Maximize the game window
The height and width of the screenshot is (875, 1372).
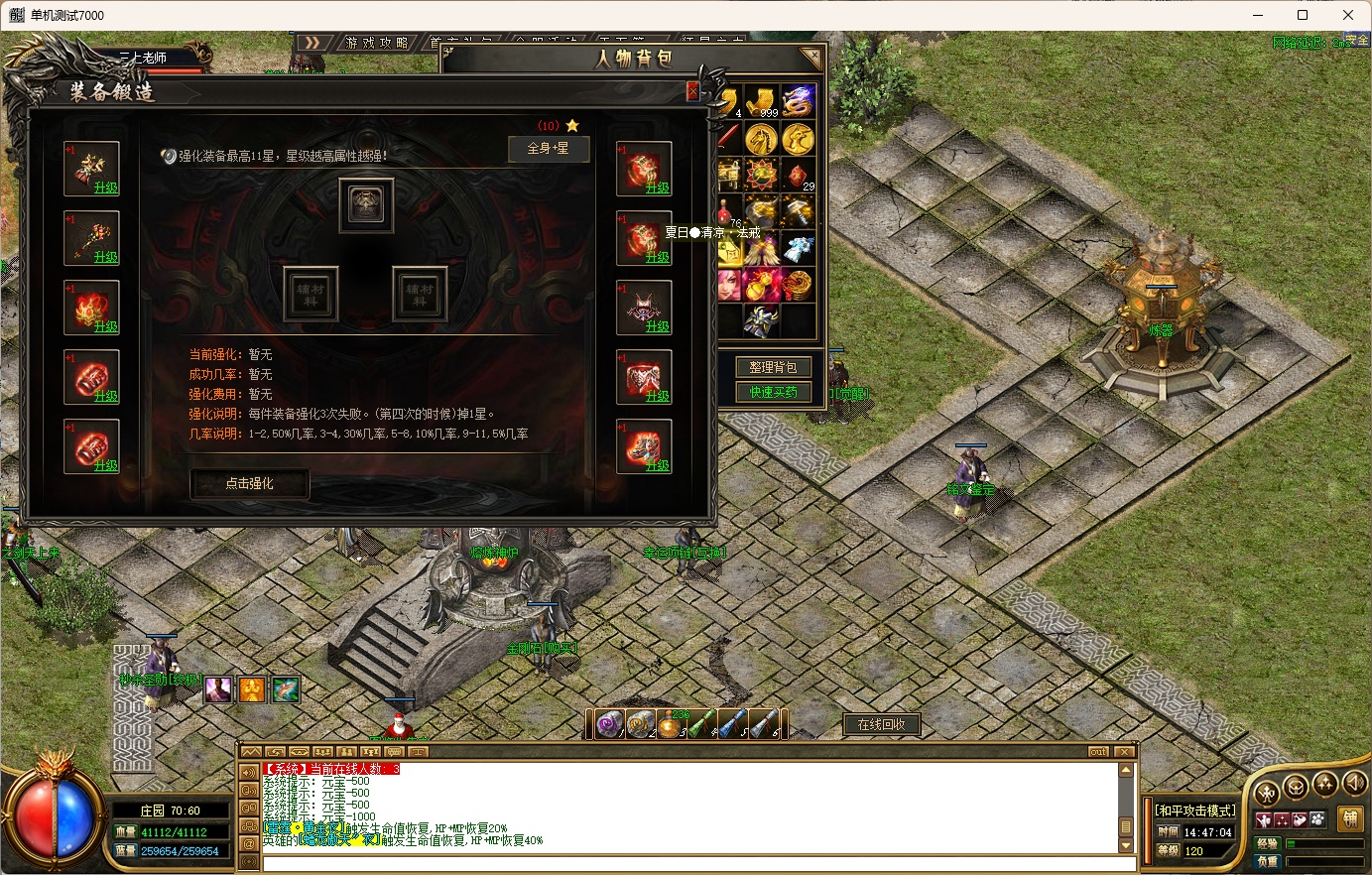pyautogui.click(x=1303, y=15)
